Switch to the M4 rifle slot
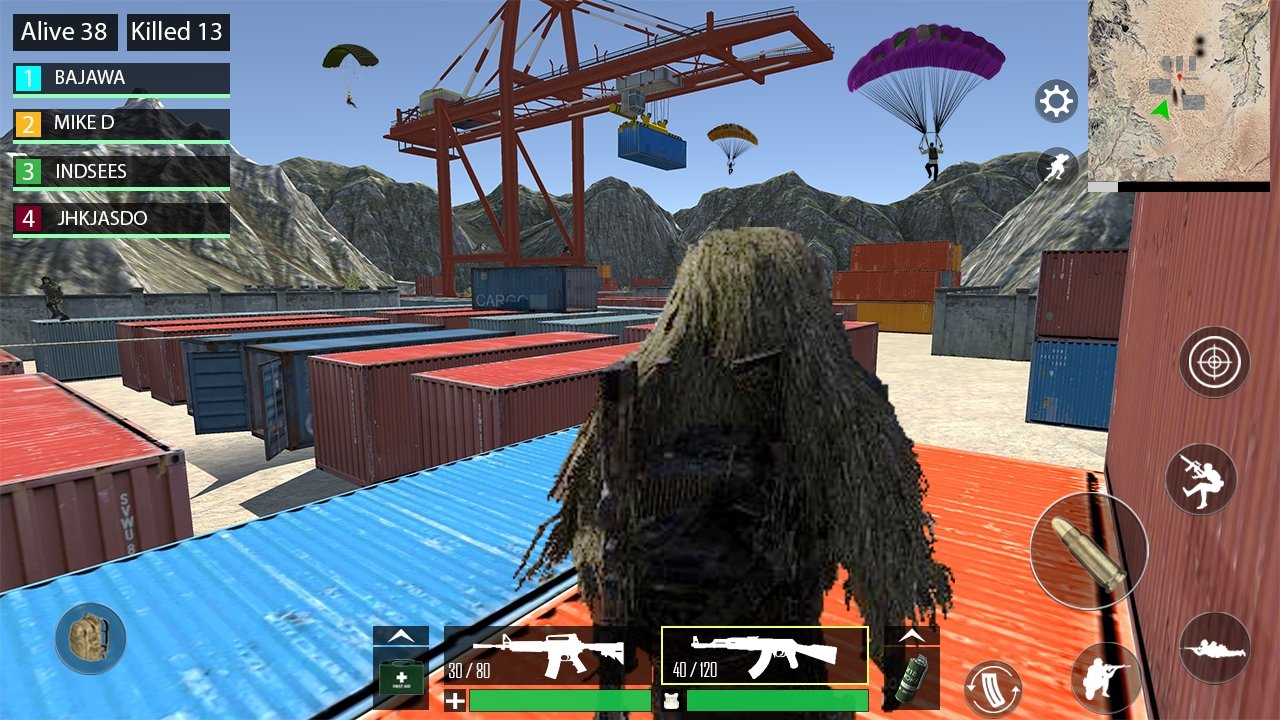 (x=548, y=655)
